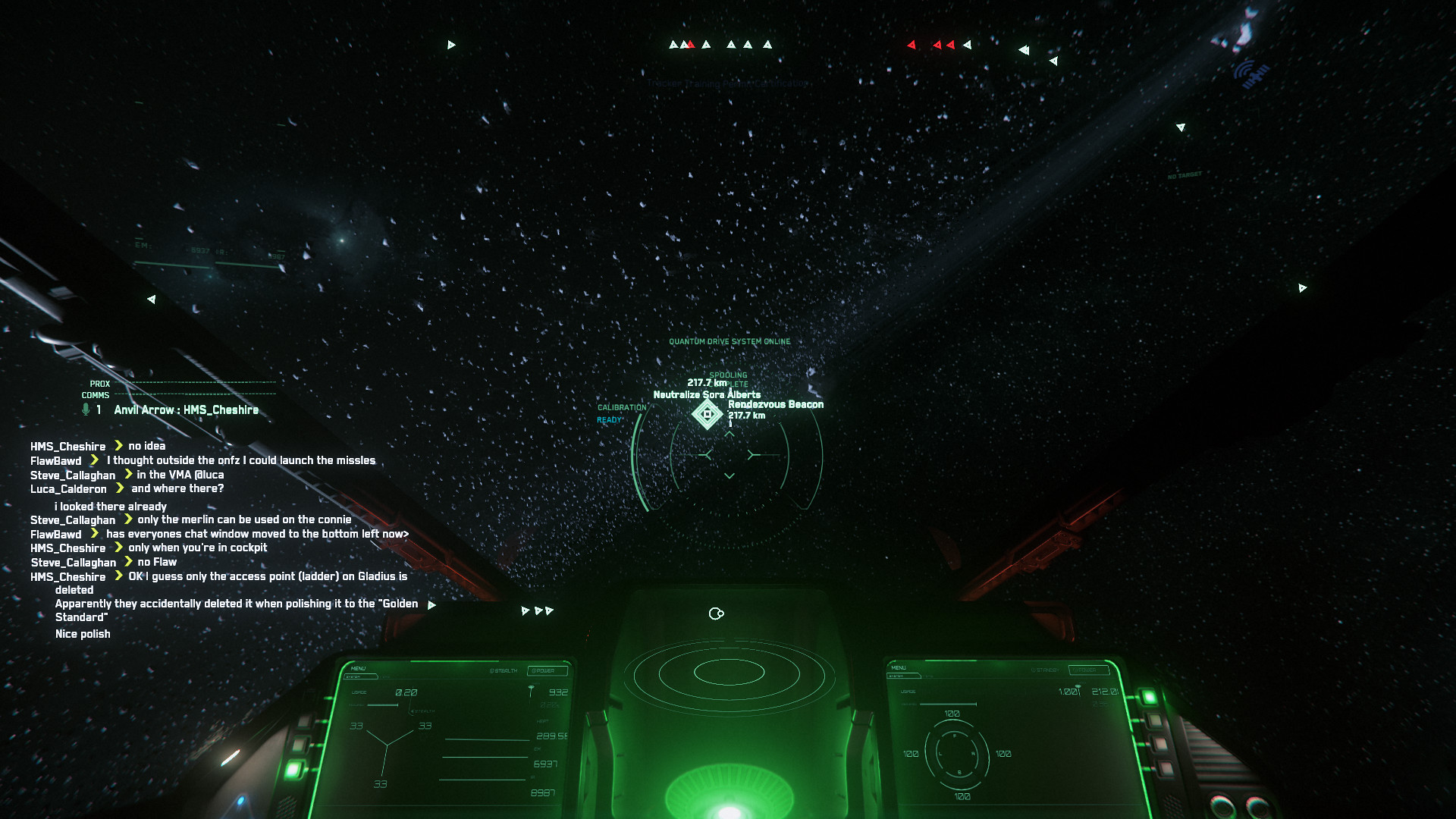Image resolution: width=1456 pixels, height=819 pixels.
Task: Expand the chevron beside HMS_Cheshire's chat message
Action: 118,446
